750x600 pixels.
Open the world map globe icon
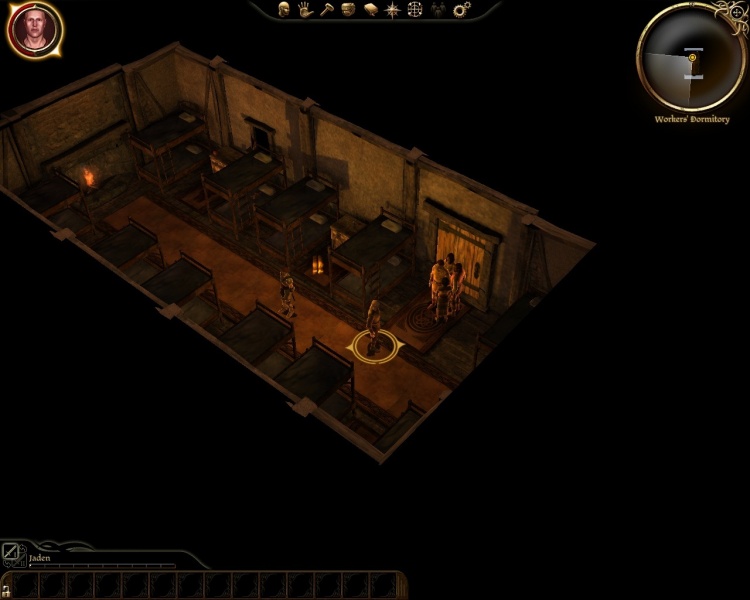pos(415,9)
